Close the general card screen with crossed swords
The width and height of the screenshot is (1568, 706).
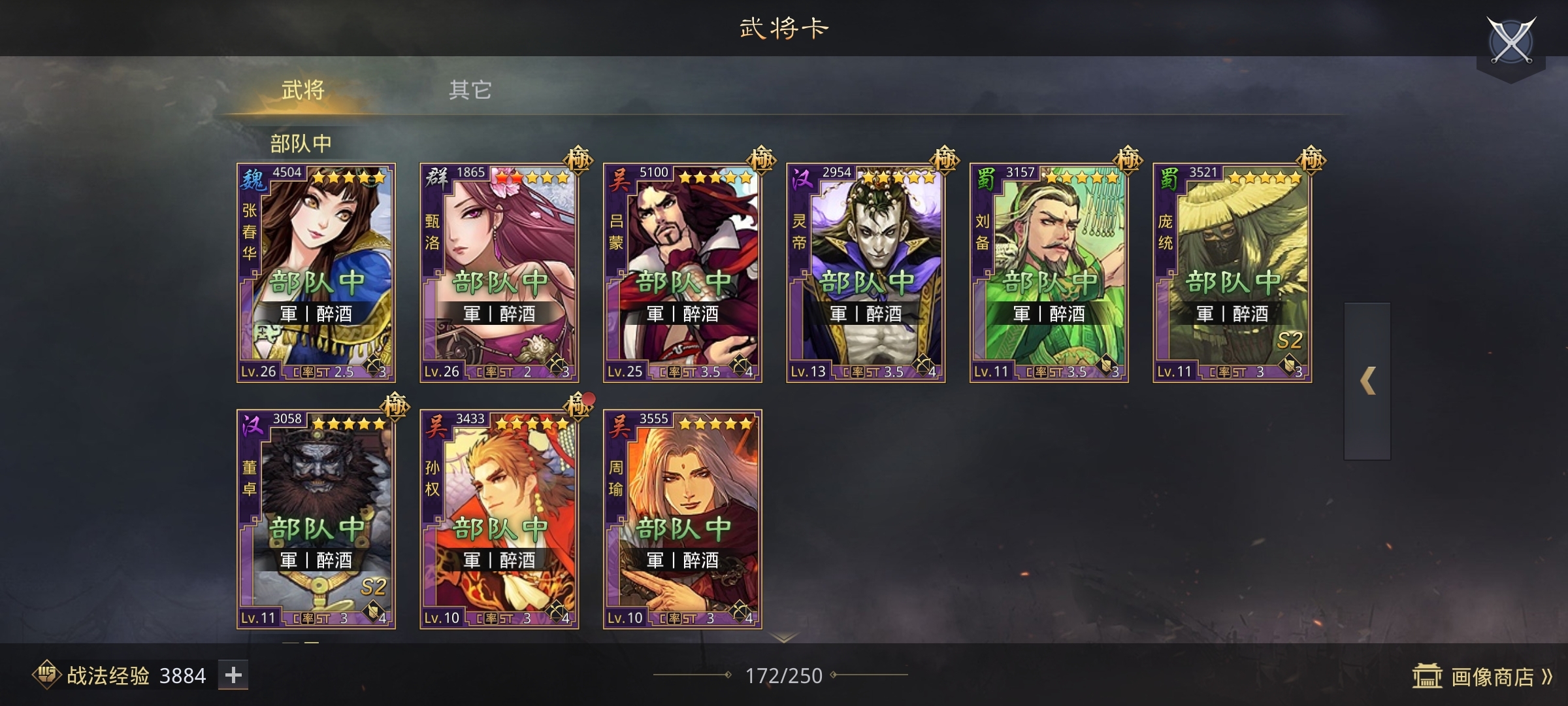coord(1511,41)
